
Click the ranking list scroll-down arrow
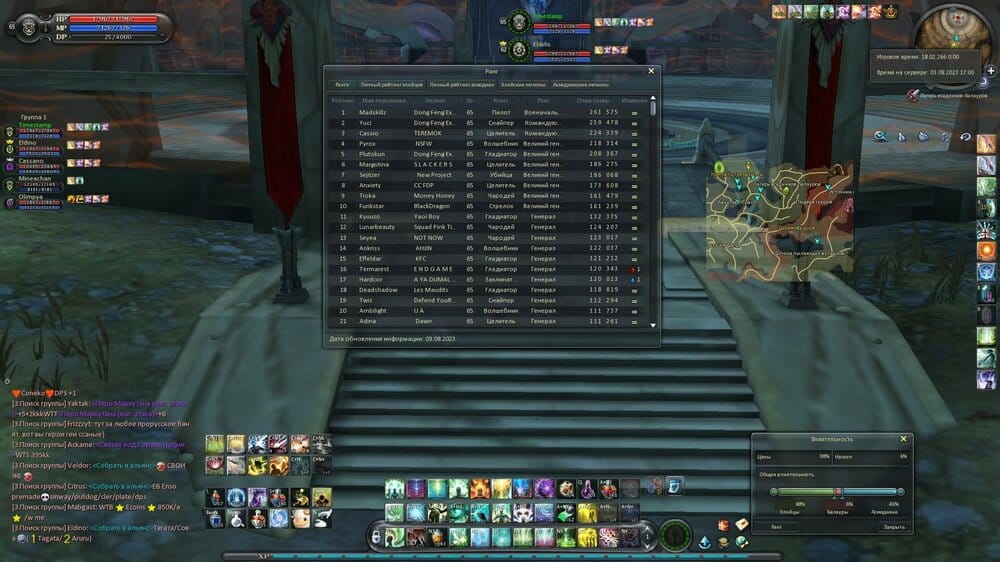654,325
